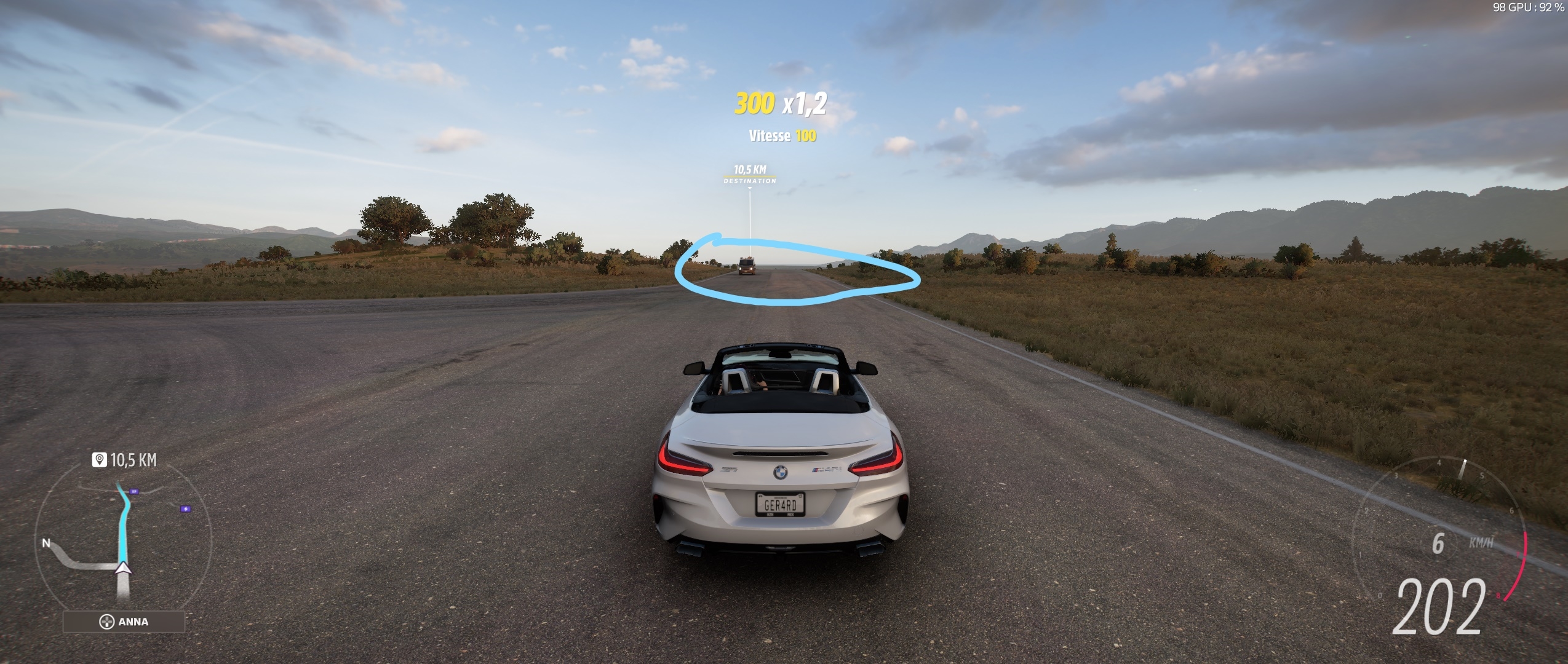This screenshot has width=1568, height=664.
Task: Click the destination pin icon above minimap
Action: tap(99, 459)
